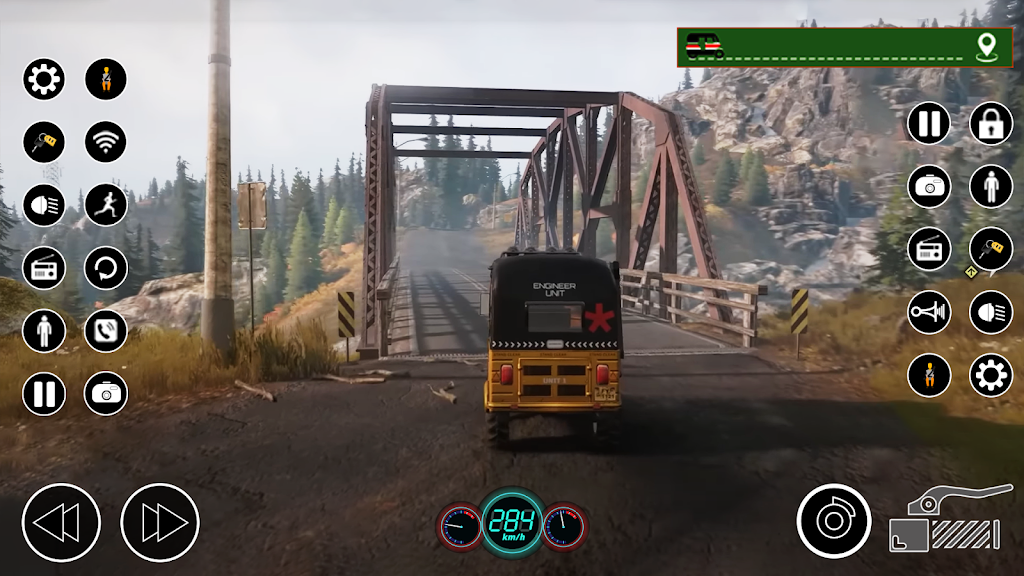Sound the horn button
The image size is (1024, 576).
point(929,312)
